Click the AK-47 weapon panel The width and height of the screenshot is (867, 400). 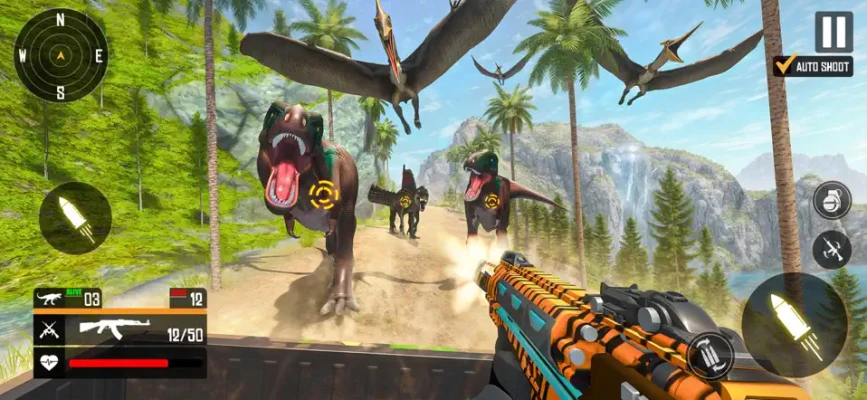[x=120, y=328]
